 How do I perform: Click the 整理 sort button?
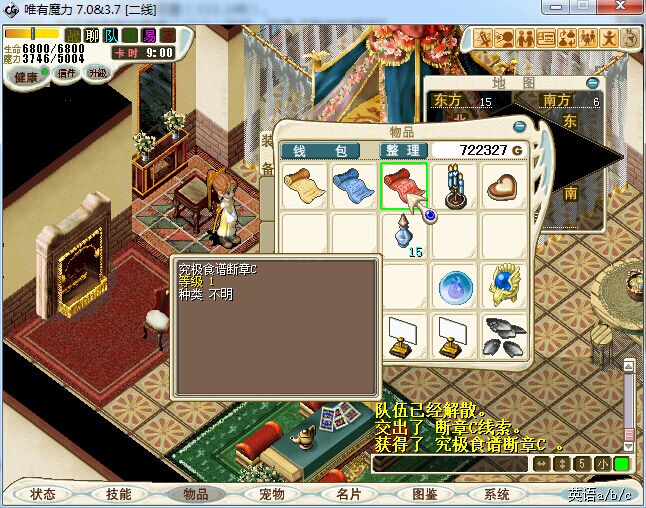401,150
